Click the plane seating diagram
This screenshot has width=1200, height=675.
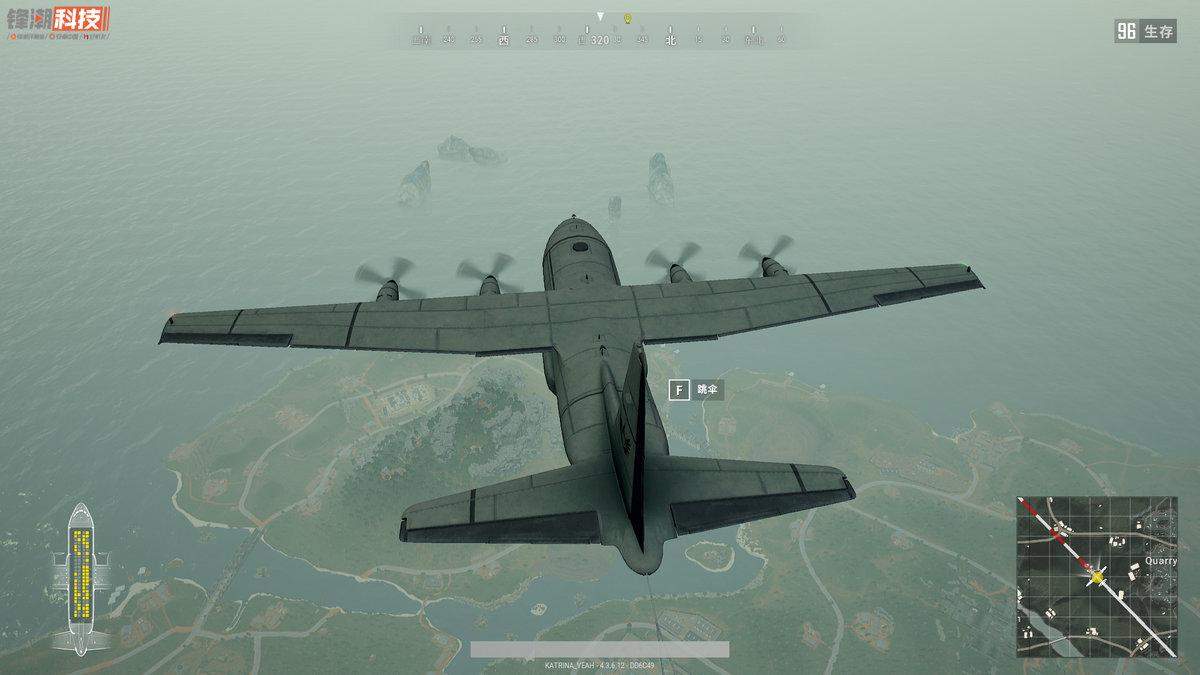click(81, 579)
